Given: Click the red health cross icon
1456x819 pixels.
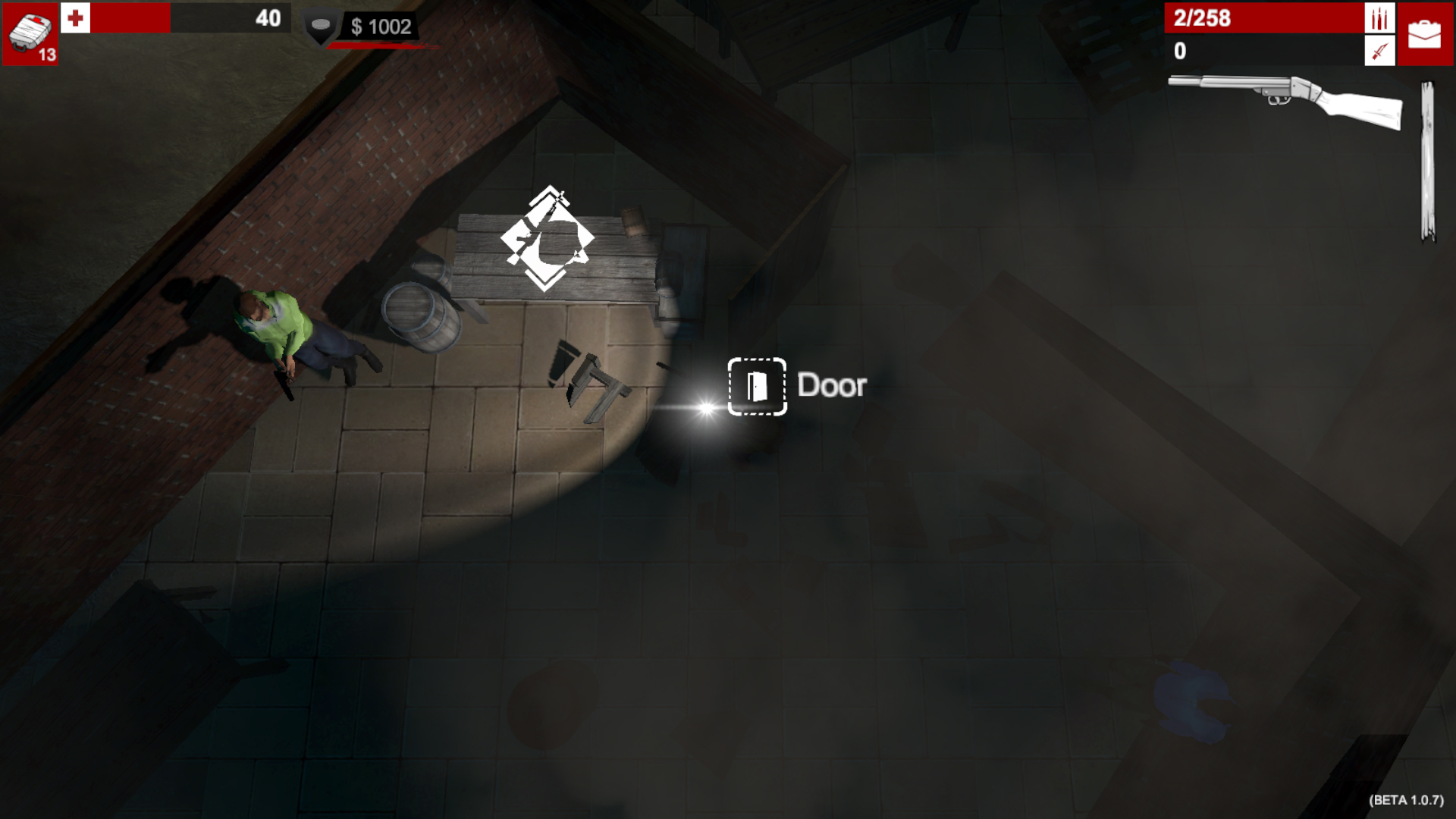Looking at the screenshot, I should 75,20.
